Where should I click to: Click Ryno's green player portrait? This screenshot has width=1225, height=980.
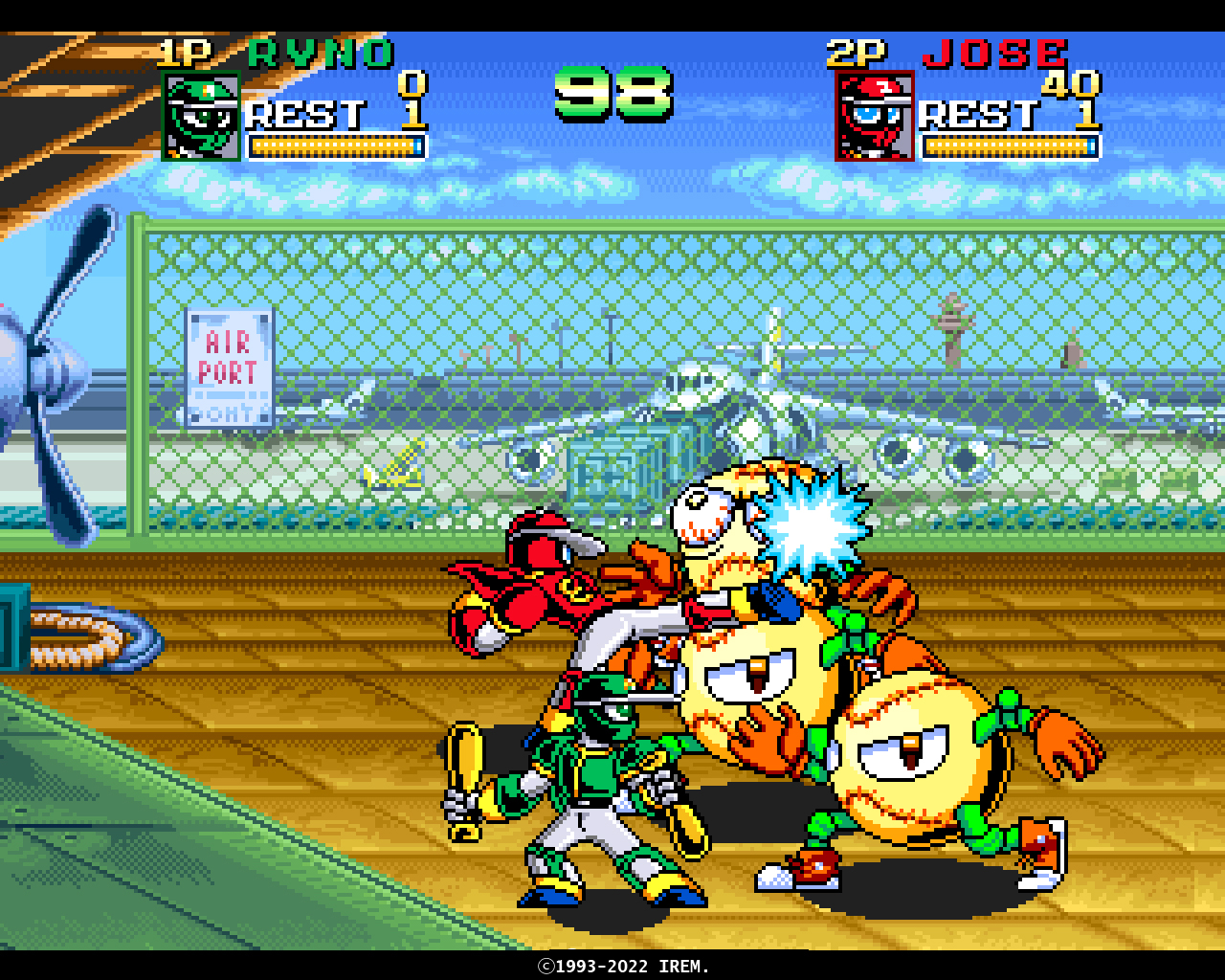[201, 117]
